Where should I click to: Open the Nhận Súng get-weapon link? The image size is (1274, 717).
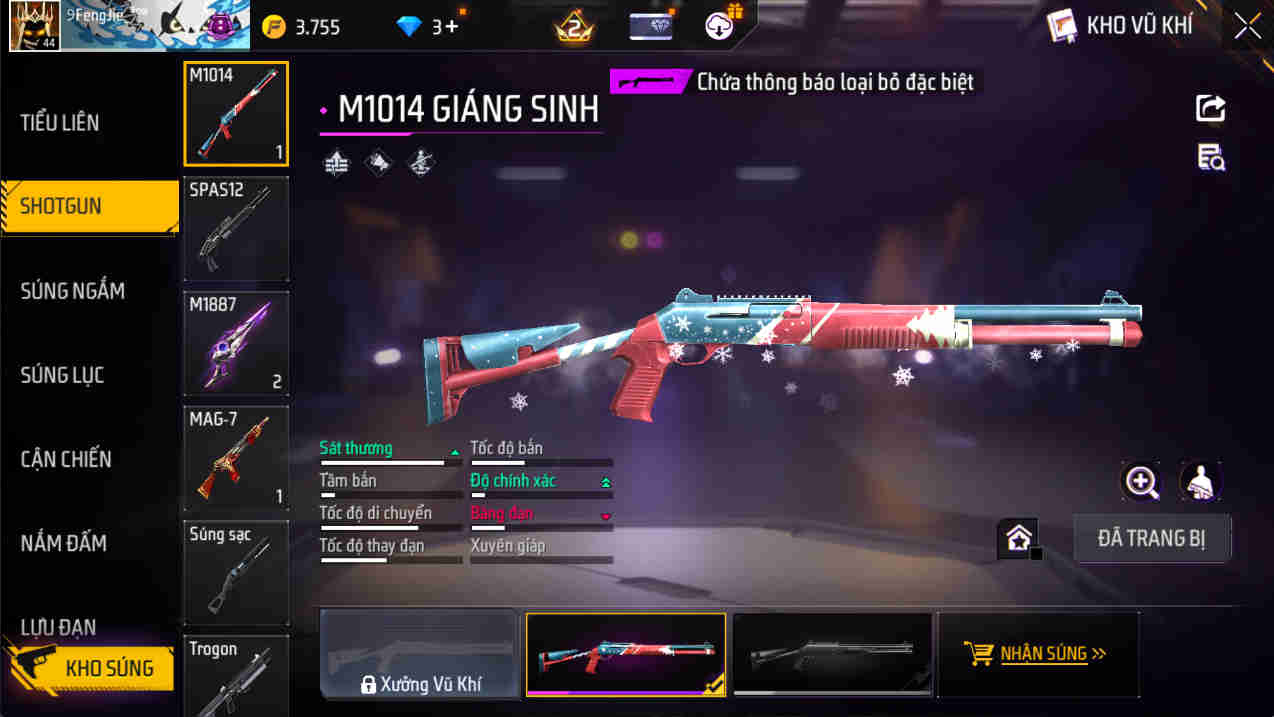point(1038,654)
